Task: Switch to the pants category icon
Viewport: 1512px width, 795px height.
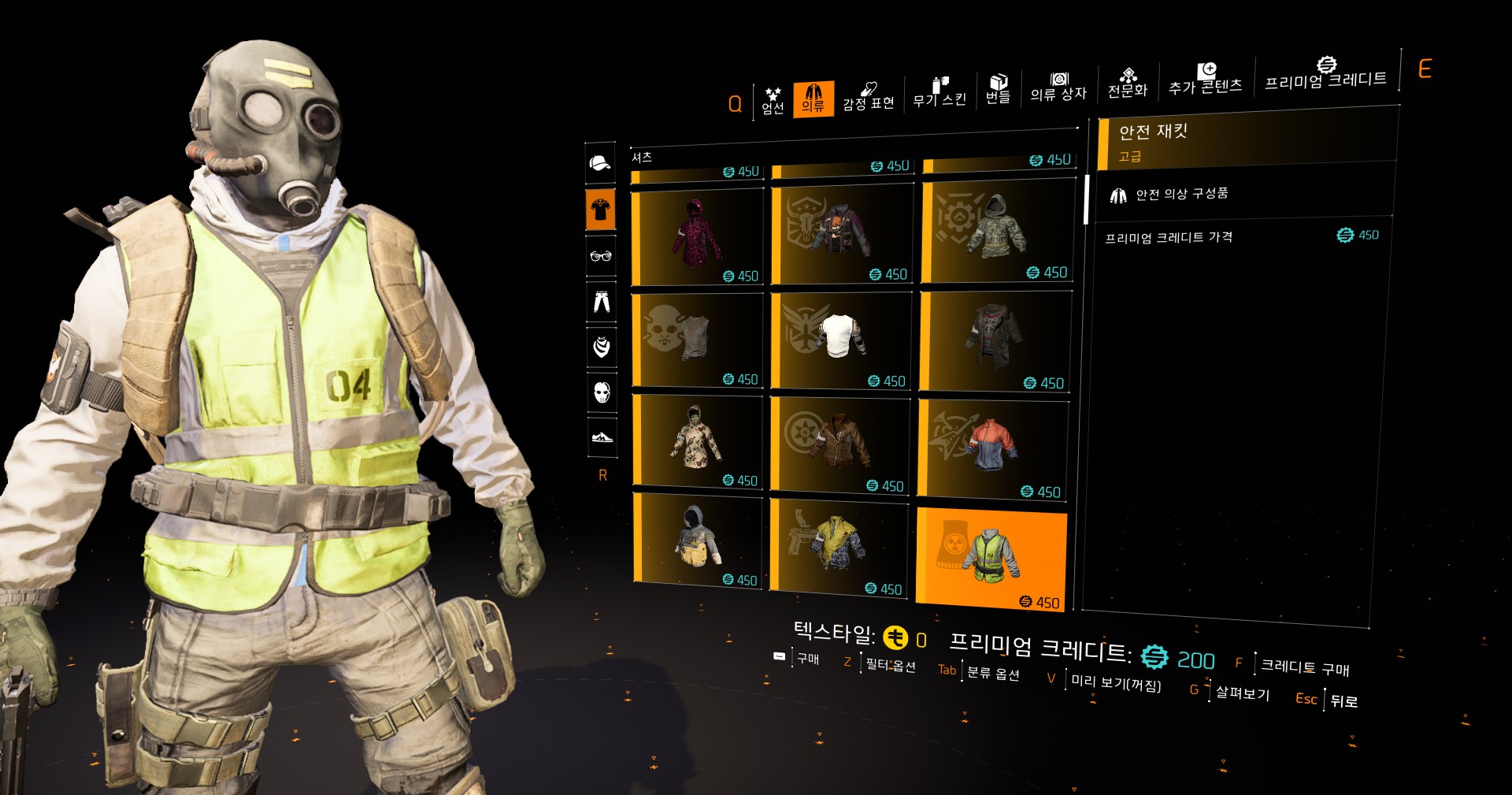Action: 602,301
